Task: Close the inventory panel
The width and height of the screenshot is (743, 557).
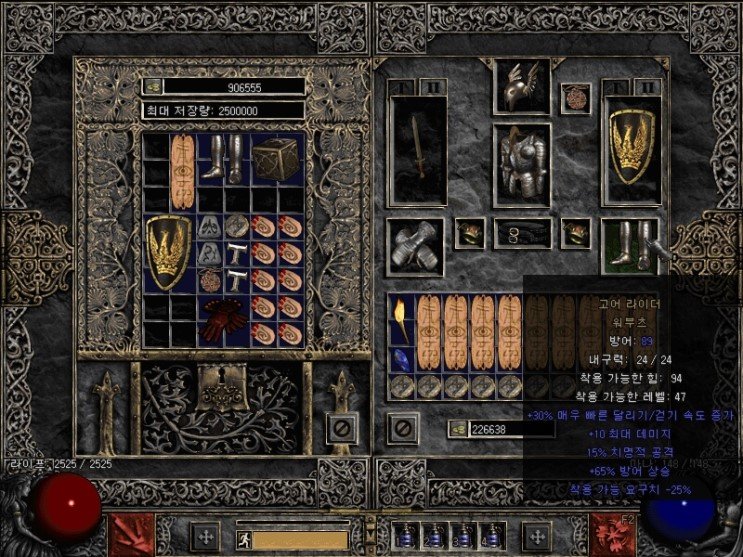Action: [402, 428]
